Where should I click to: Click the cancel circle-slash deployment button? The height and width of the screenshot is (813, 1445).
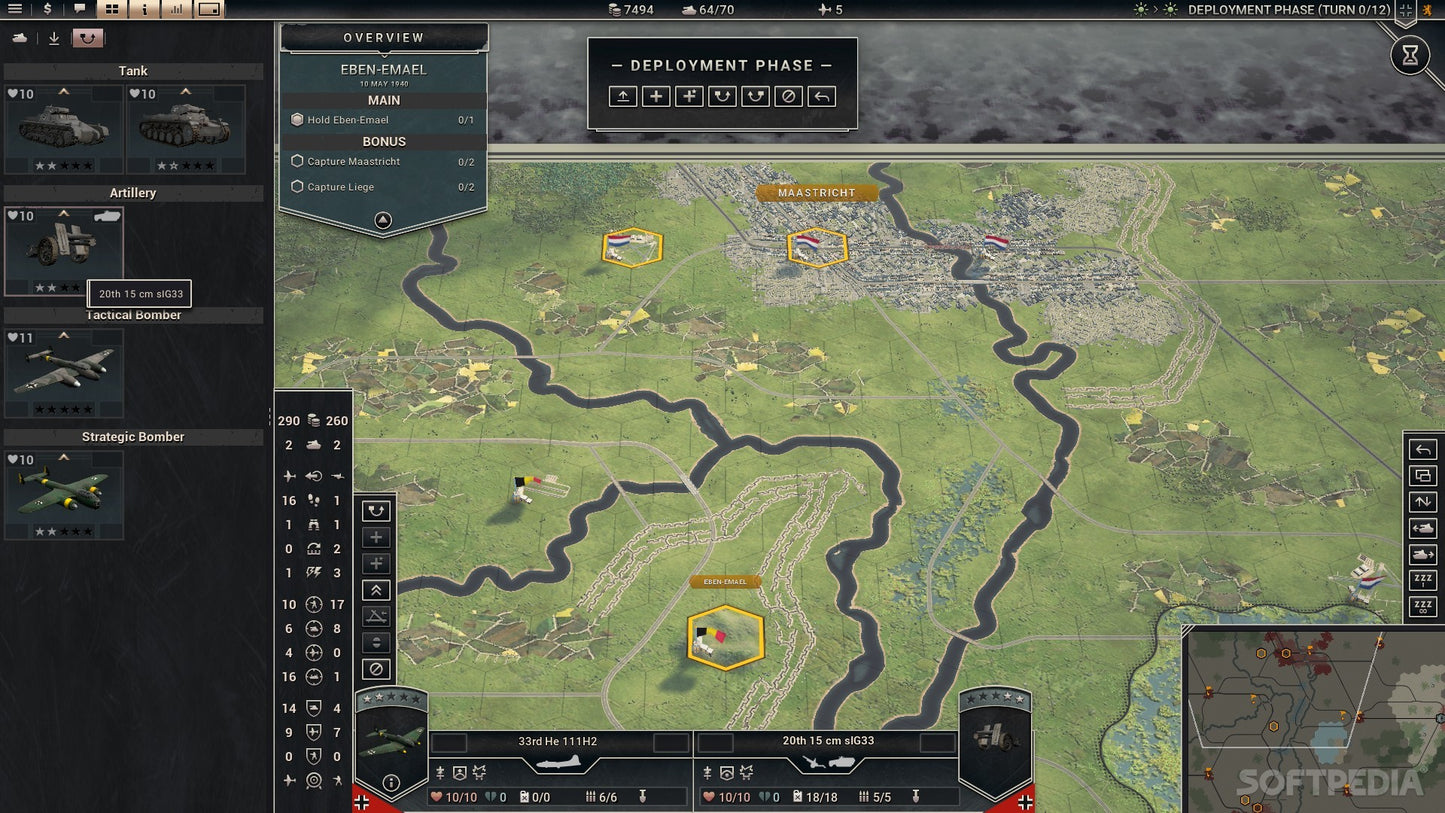788,96
